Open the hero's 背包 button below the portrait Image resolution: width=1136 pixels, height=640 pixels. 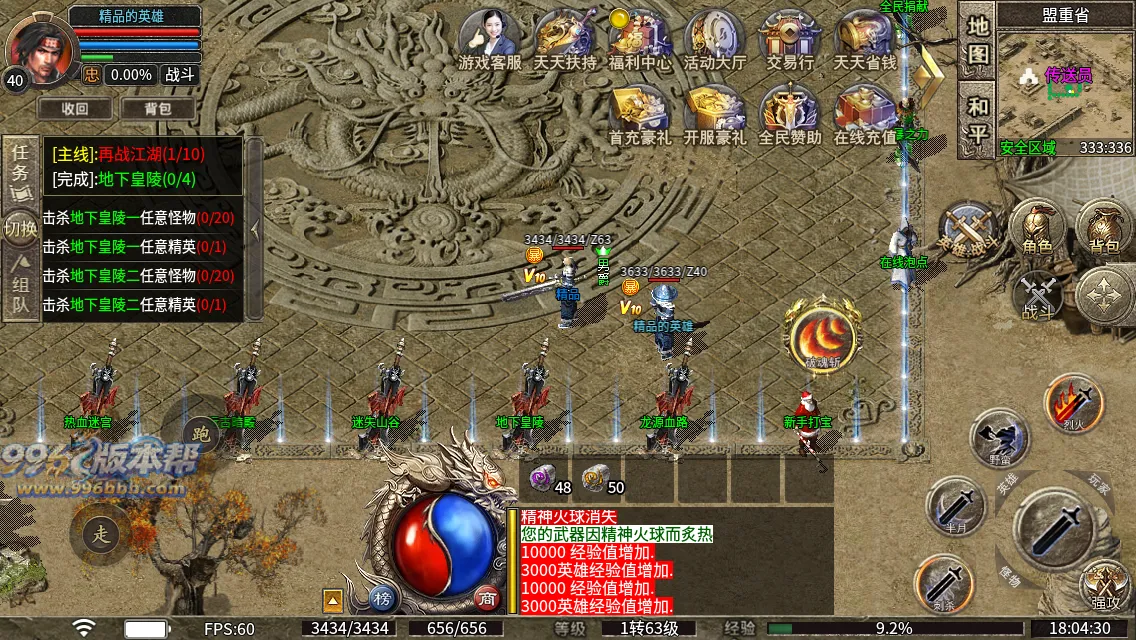(157, 108)
